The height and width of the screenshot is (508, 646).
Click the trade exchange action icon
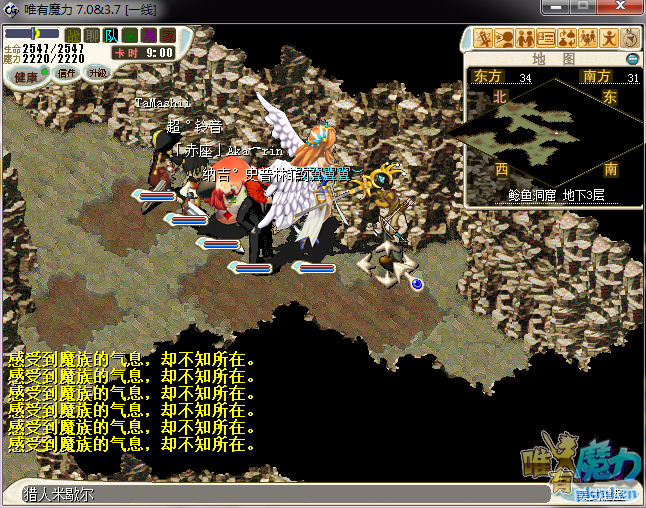click(567, 39)
